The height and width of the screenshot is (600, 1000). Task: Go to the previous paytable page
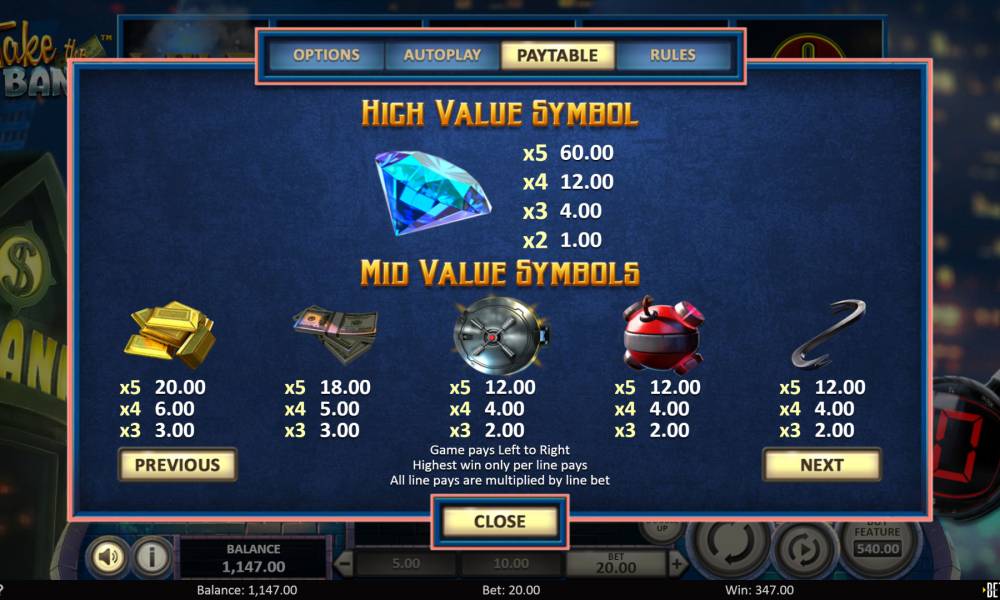pyautogui.click(x=177, y=464)
